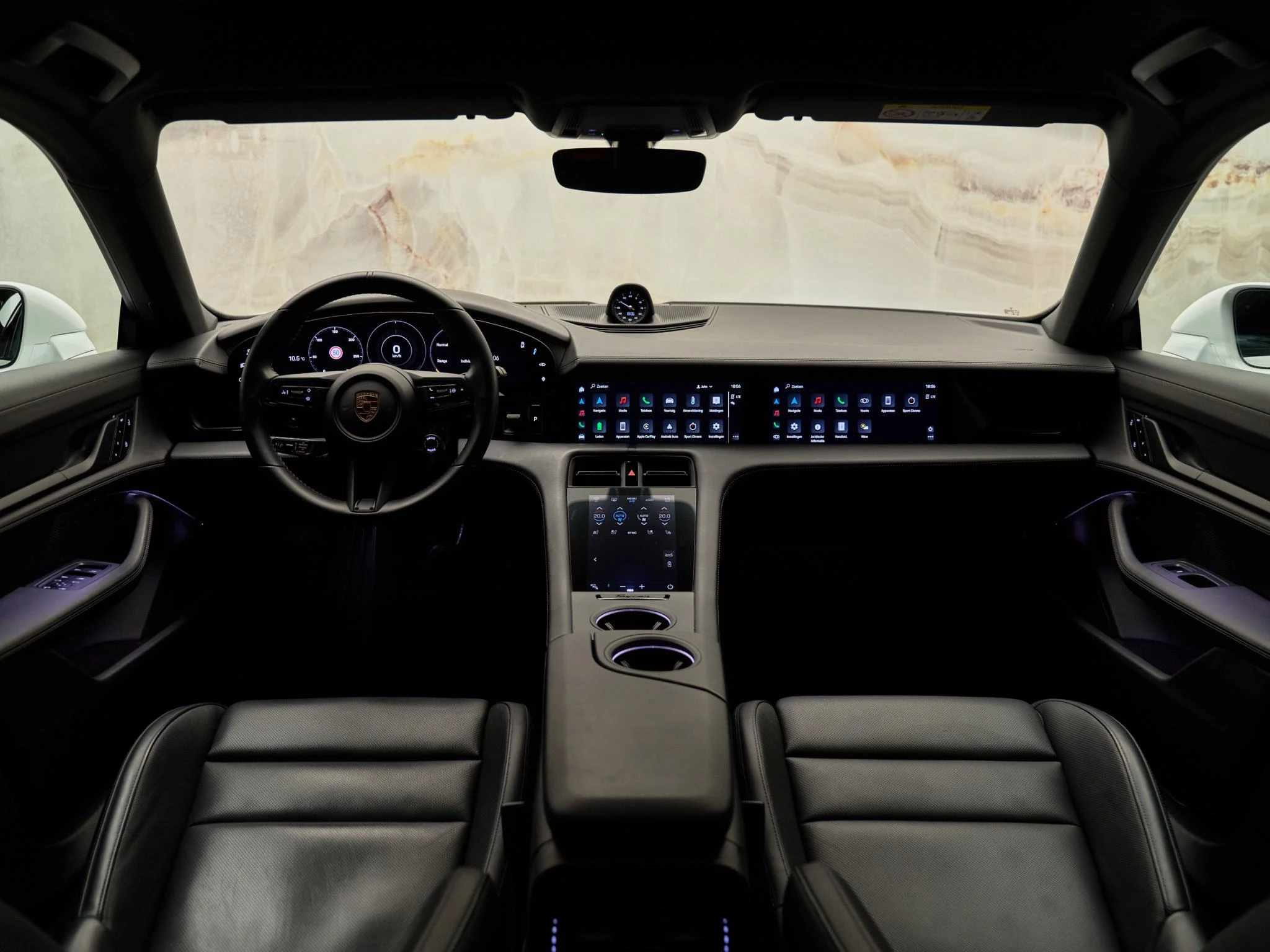This screenshot has height=952, width=1270.
Task: Enable SYNC on the climate screen
Action: (x=632, y=533)
